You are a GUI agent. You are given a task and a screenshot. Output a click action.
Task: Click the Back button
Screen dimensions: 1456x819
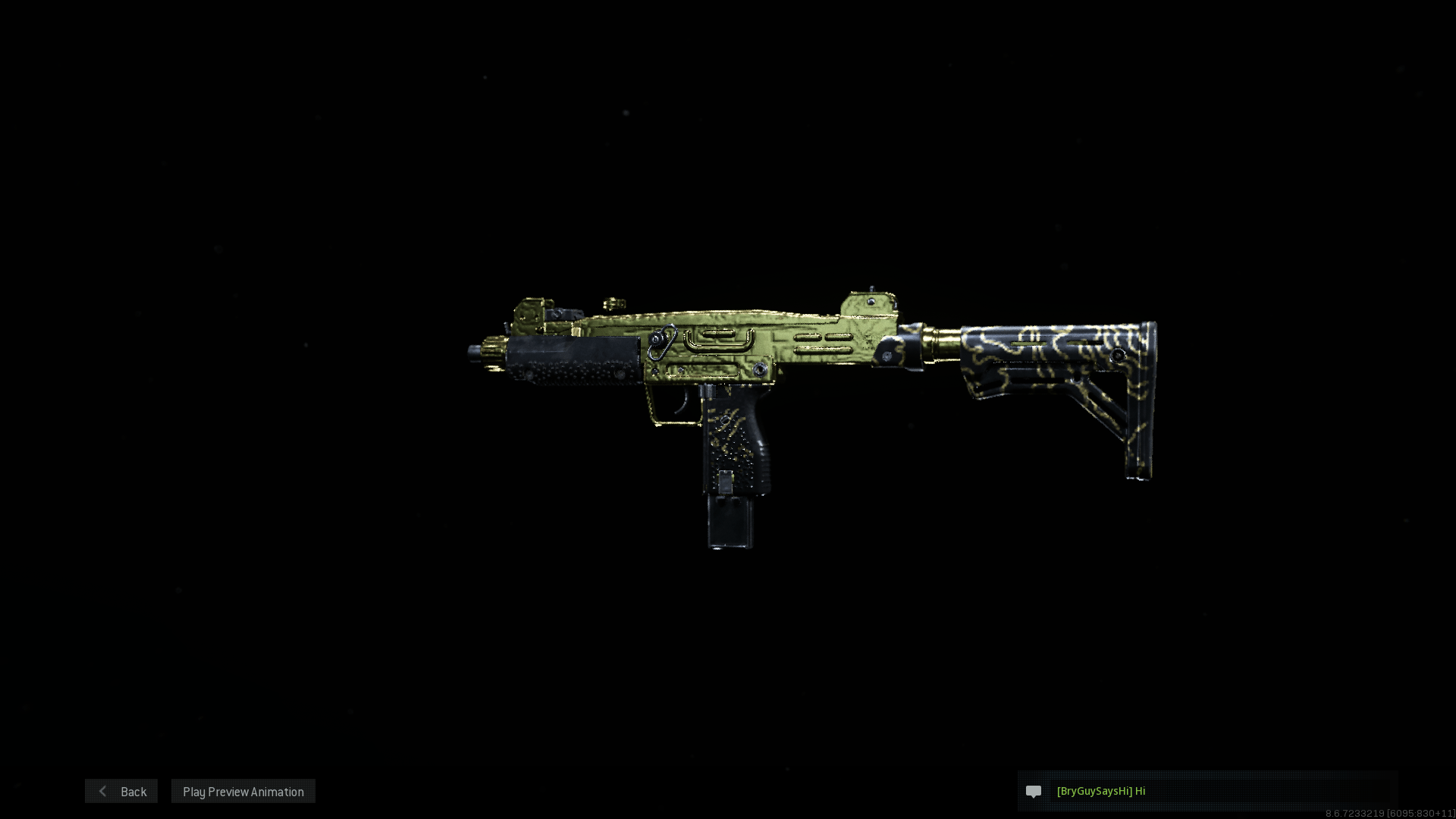(x=121, y=791)
